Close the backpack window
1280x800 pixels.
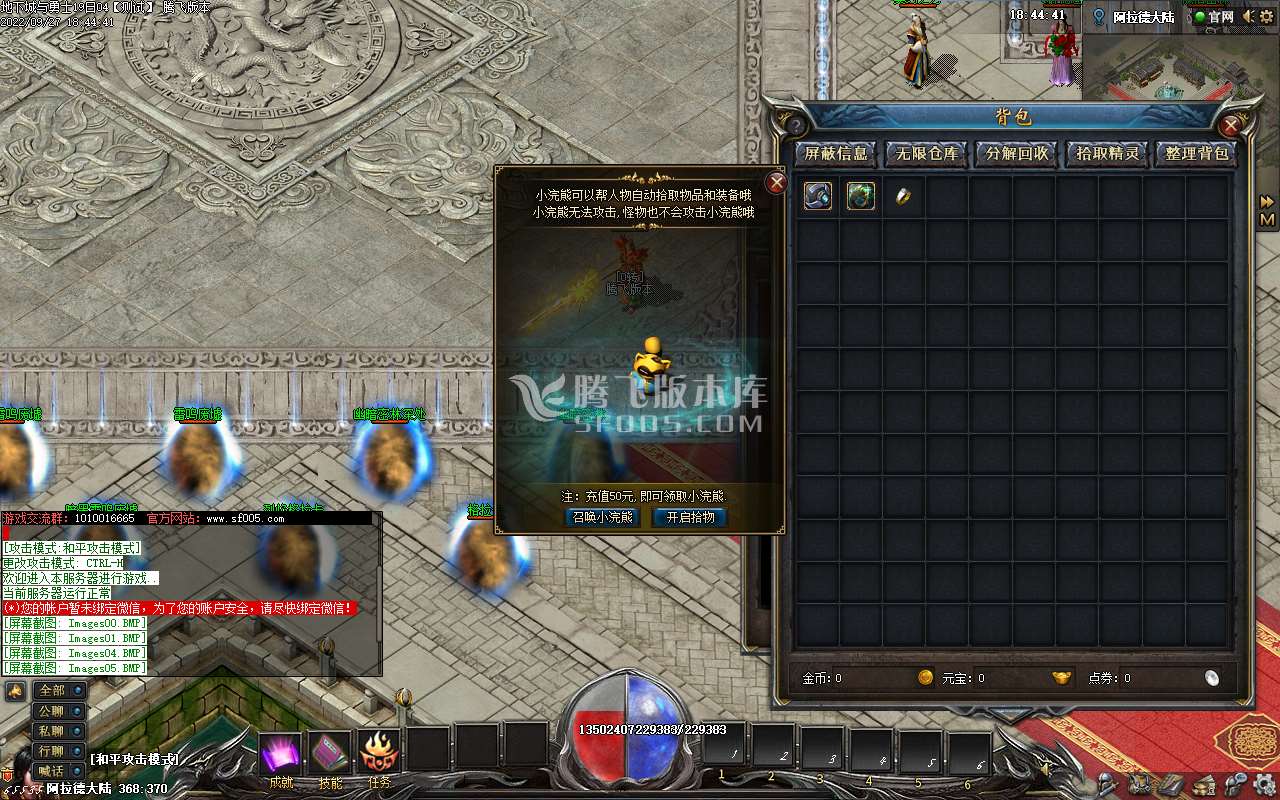coord(1231,126)
